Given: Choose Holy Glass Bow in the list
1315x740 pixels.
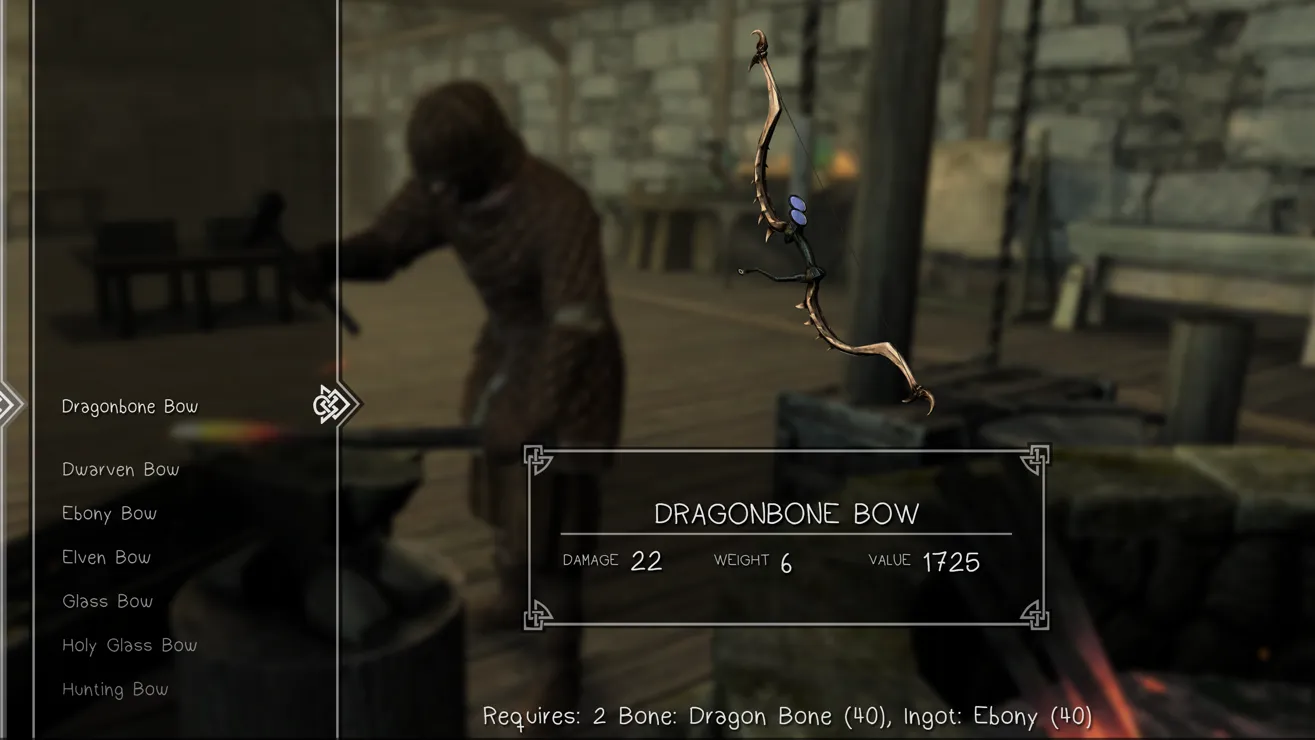Looking at the screenshot, I should click(x=130, y=646).
